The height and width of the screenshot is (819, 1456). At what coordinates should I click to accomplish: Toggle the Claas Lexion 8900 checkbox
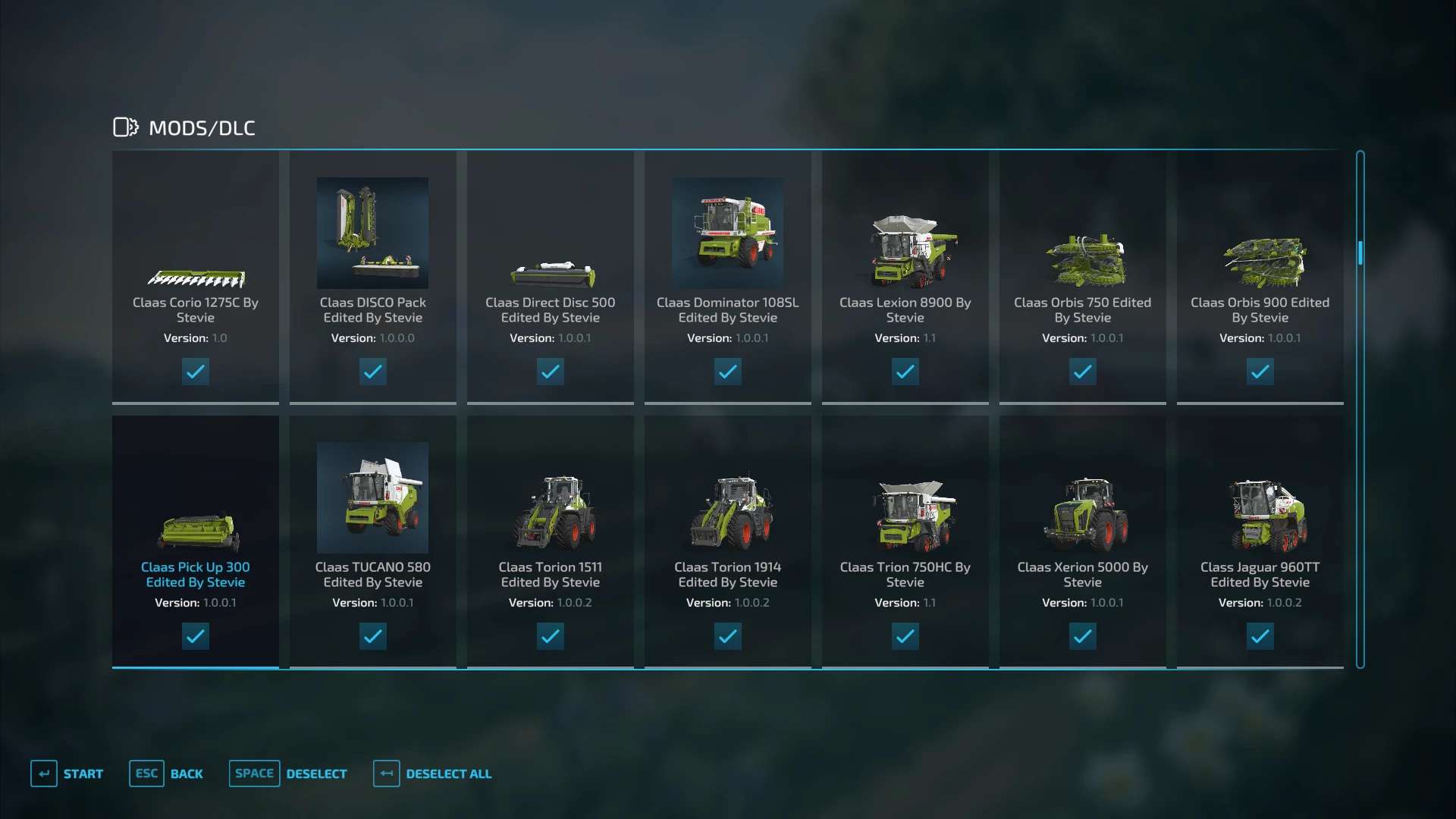click(x=905, y=372)
